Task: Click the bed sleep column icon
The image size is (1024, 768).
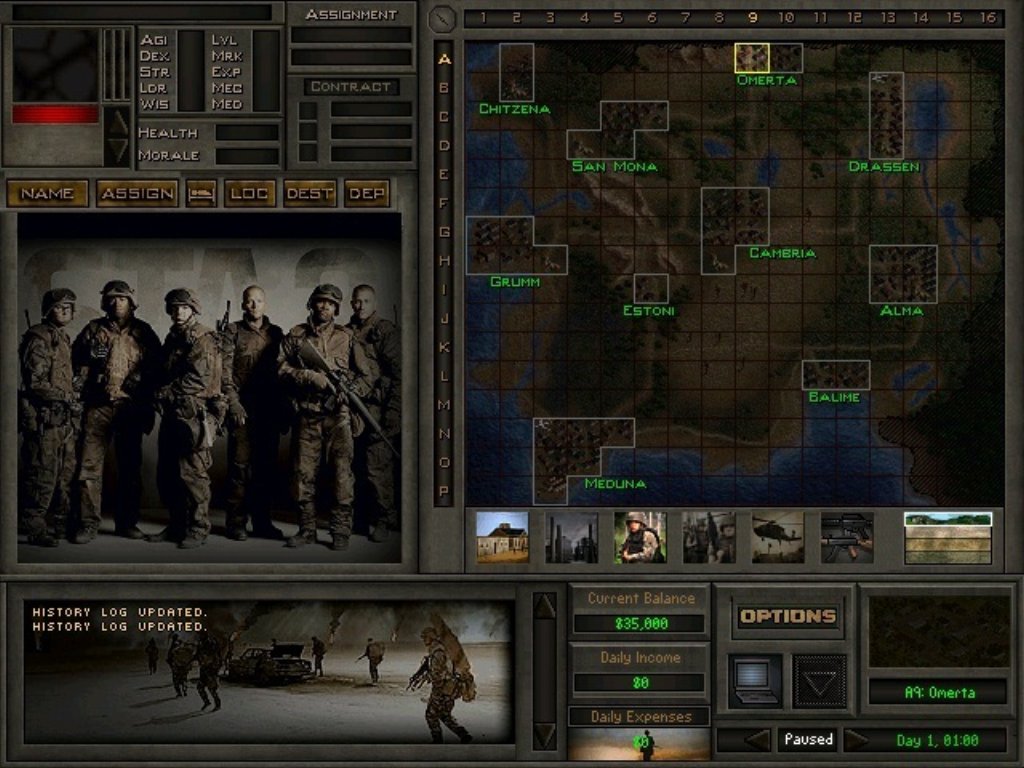Action: [201, 193]
